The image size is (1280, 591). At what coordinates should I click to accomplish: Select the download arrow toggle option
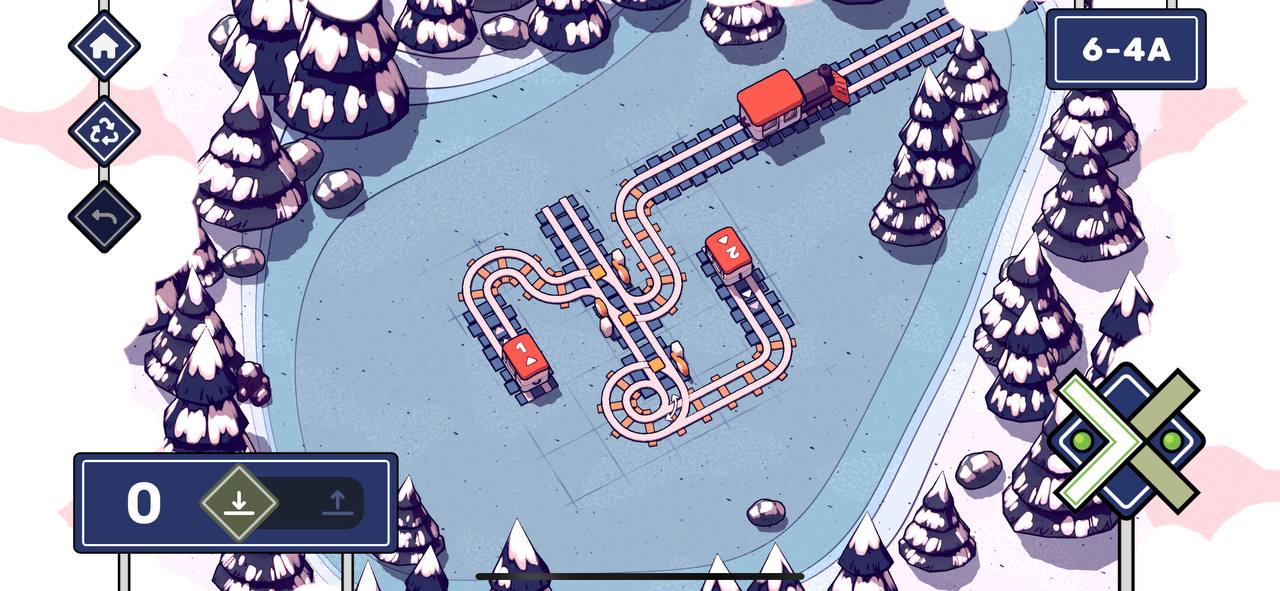coord(238,502)
